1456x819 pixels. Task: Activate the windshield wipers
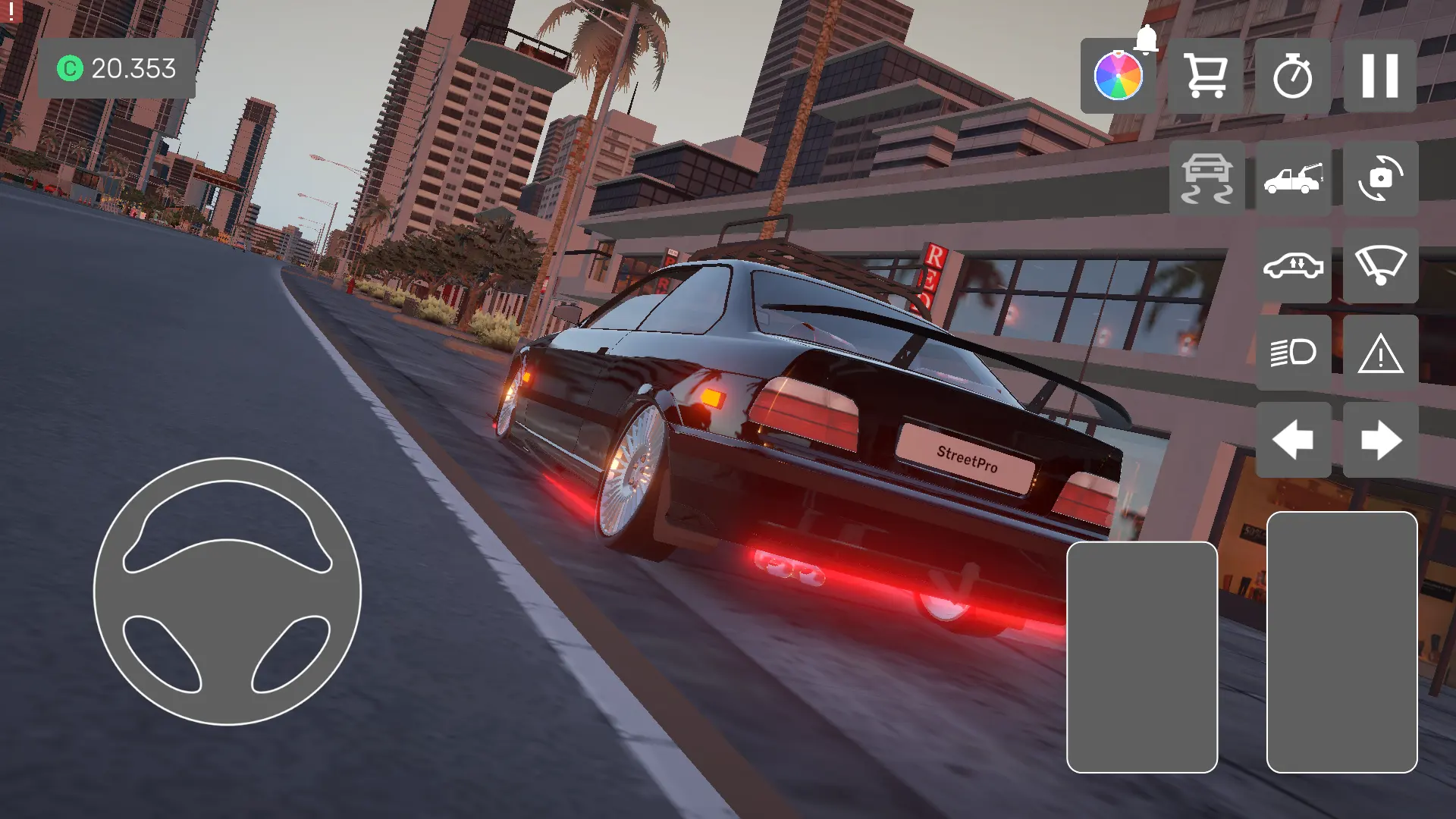point(1380,265)
